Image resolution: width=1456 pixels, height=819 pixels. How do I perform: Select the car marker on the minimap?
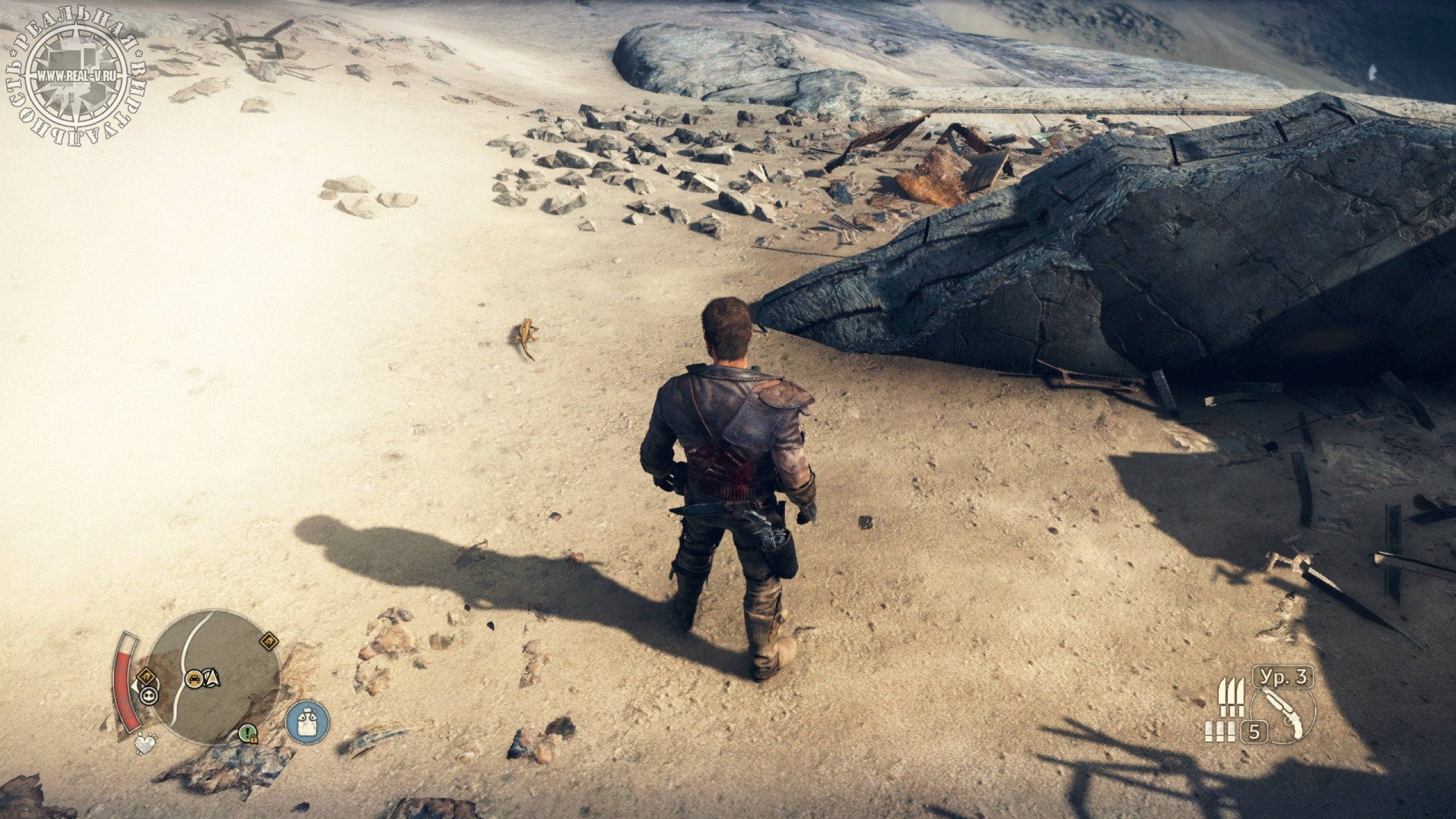(x=195, y=678)
